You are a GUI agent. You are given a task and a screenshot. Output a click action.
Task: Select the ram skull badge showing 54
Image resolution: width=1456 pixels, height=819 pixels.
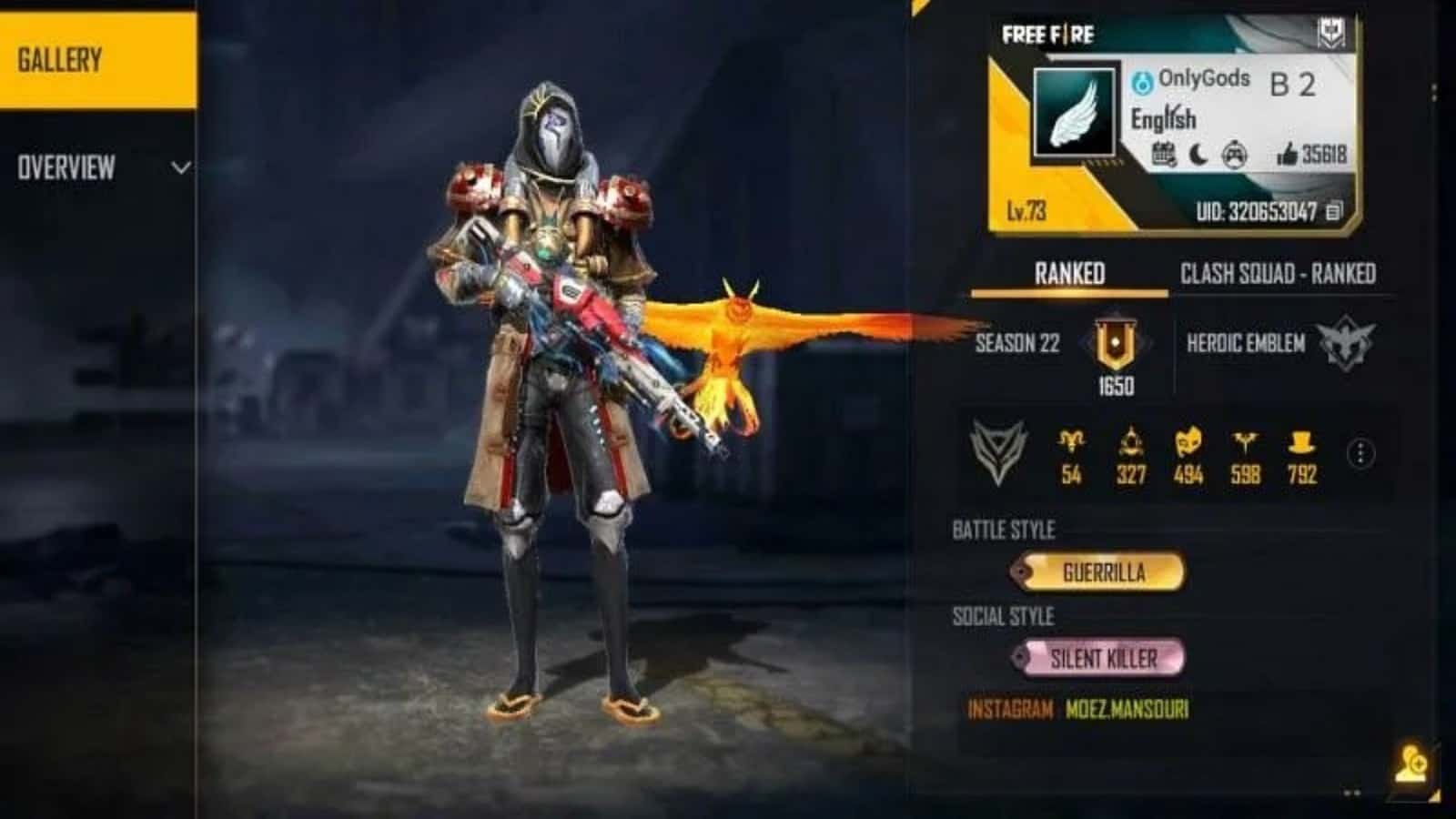click(1071, 446)
